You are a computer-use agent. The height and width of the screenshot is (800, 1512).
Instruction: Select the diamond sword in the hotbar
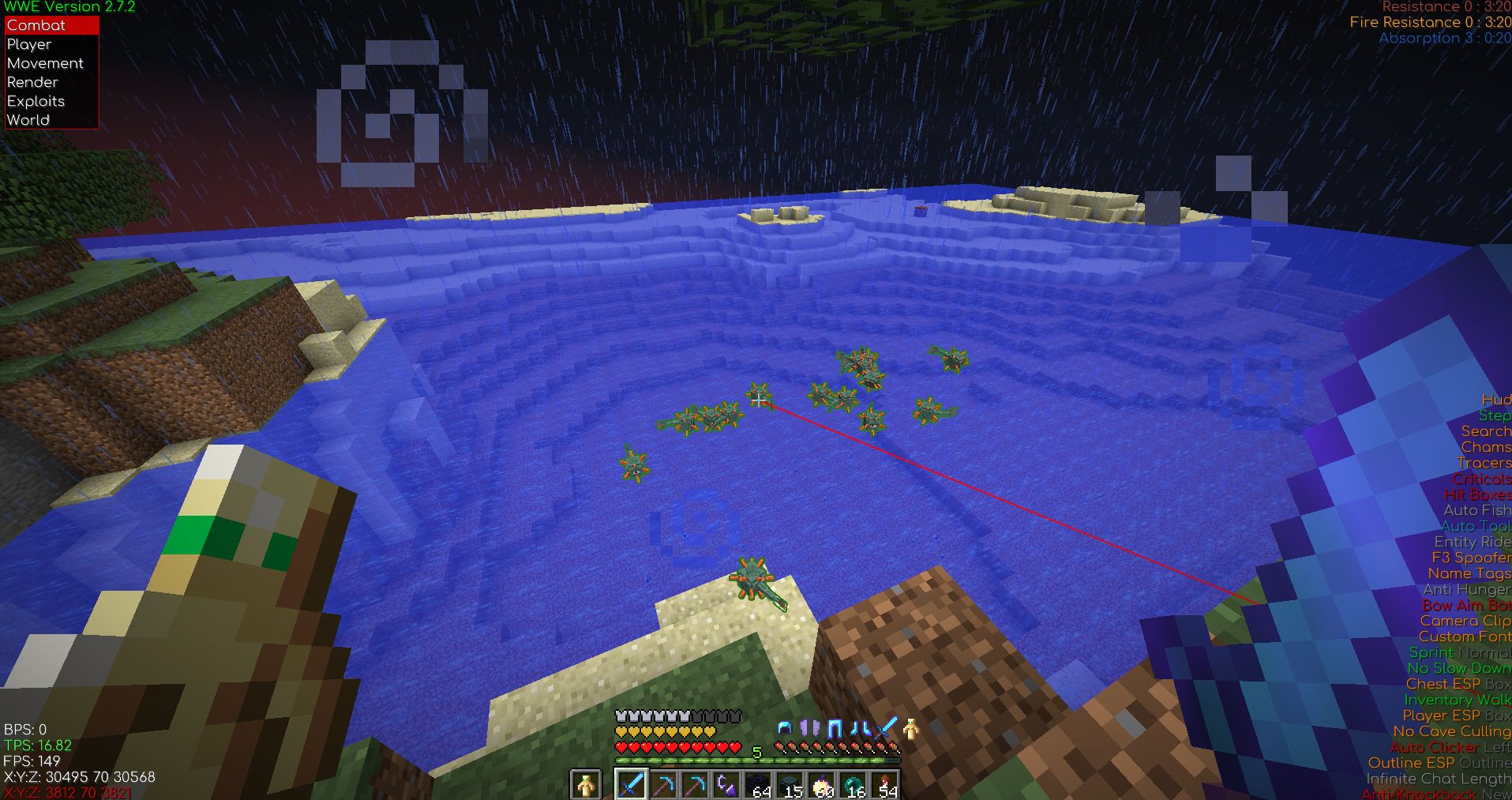(x=632, y=783)
